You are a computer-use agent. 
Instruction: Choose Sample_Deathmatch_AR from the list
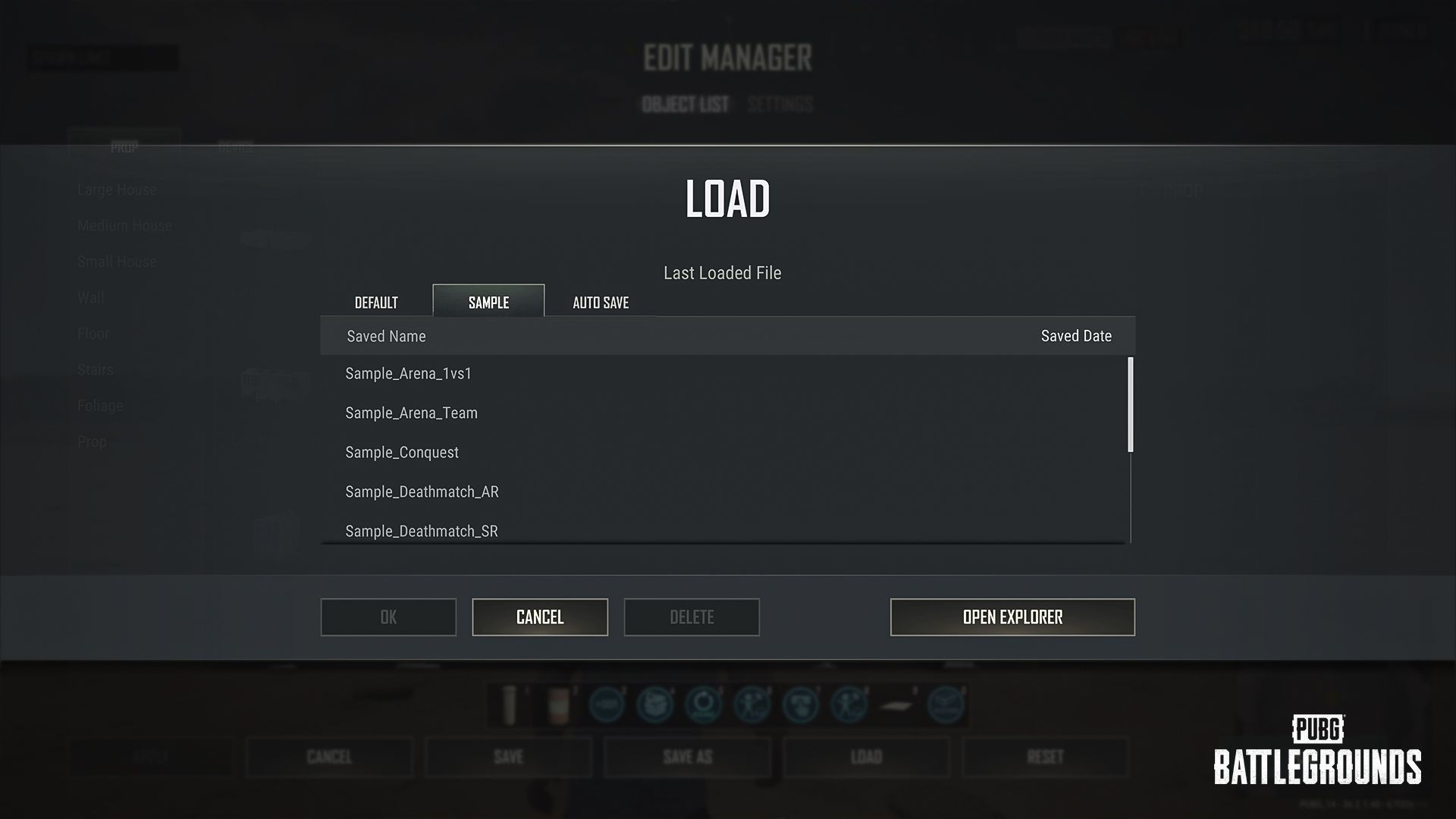tap(422, 492)
